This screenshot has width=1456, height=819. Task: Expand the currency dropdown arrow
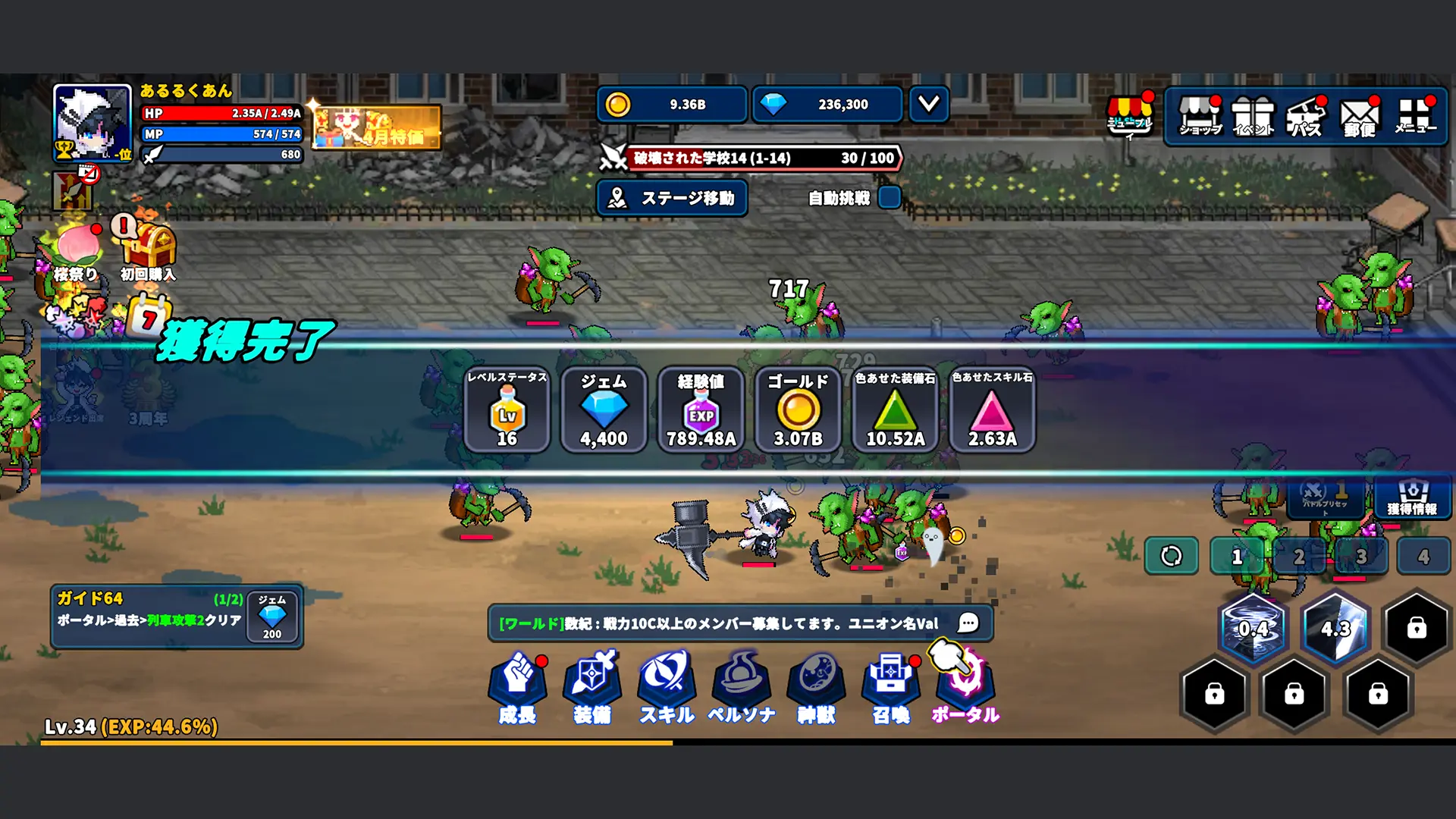[929, 104]
